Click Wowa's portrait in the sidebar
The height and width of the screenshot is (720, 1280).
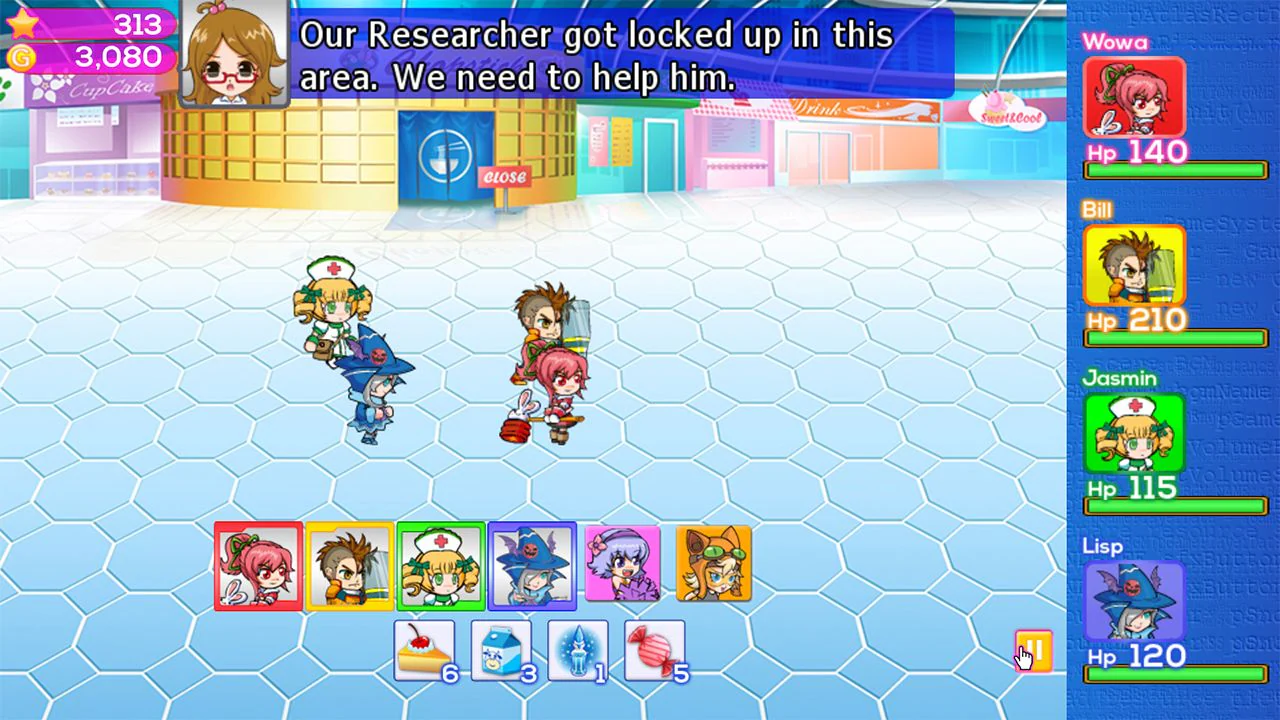[x=1135, y=97]
